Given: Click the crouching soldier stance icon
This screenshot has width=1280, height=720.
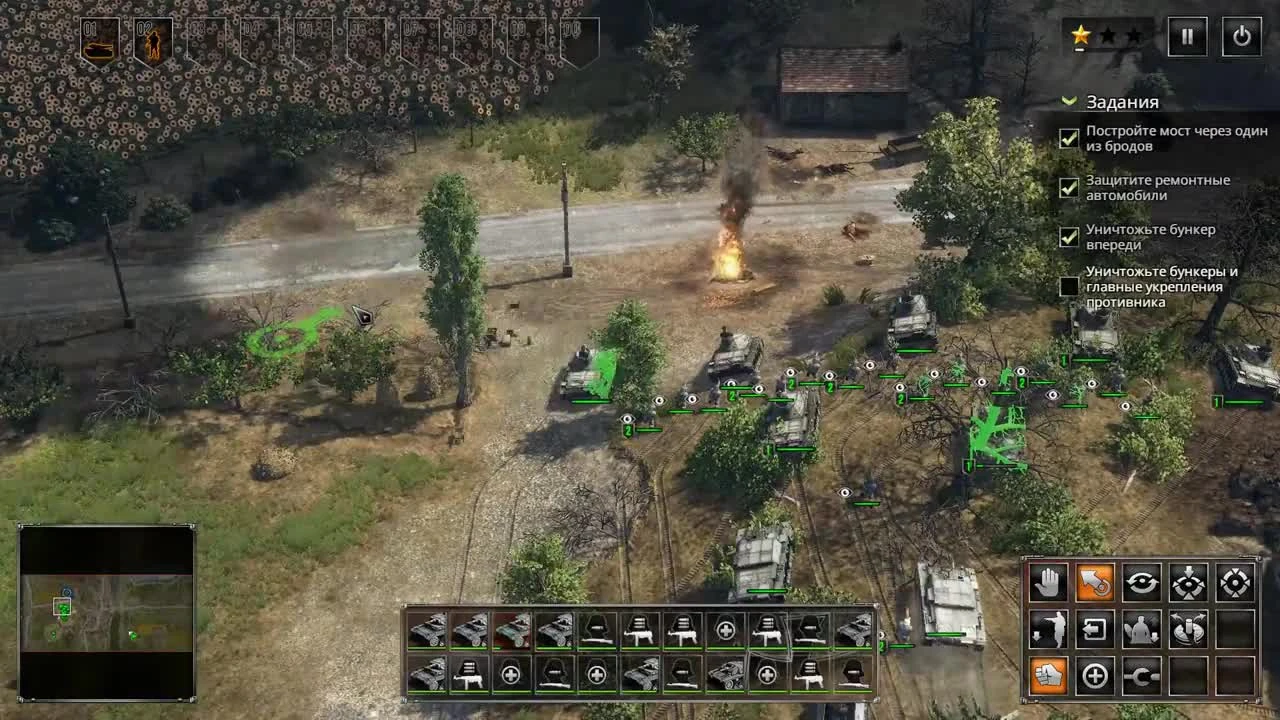Looking at the screenshot, I should 1142,630.
